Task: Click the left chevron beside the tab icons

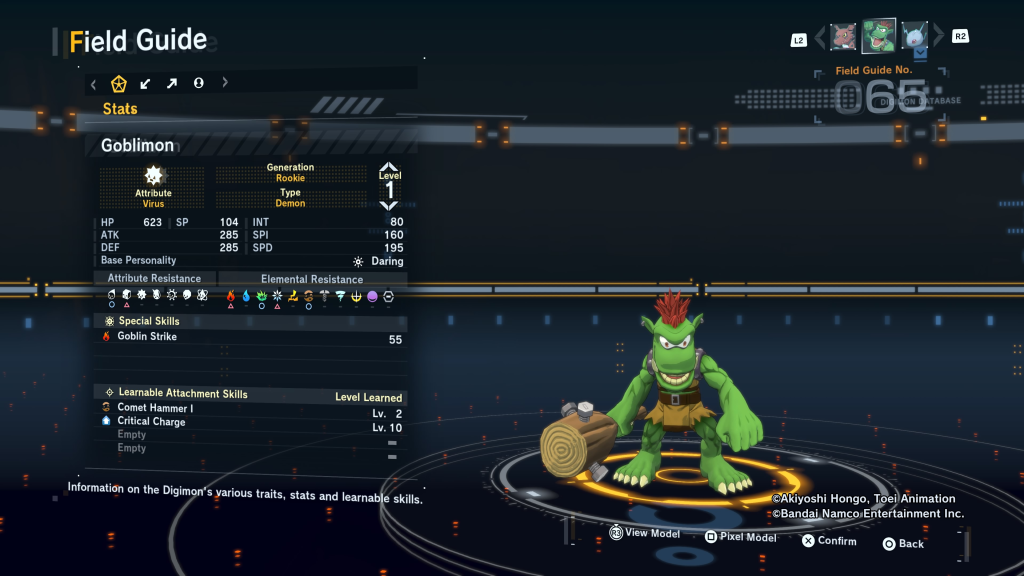Action: tap(93, 83)
